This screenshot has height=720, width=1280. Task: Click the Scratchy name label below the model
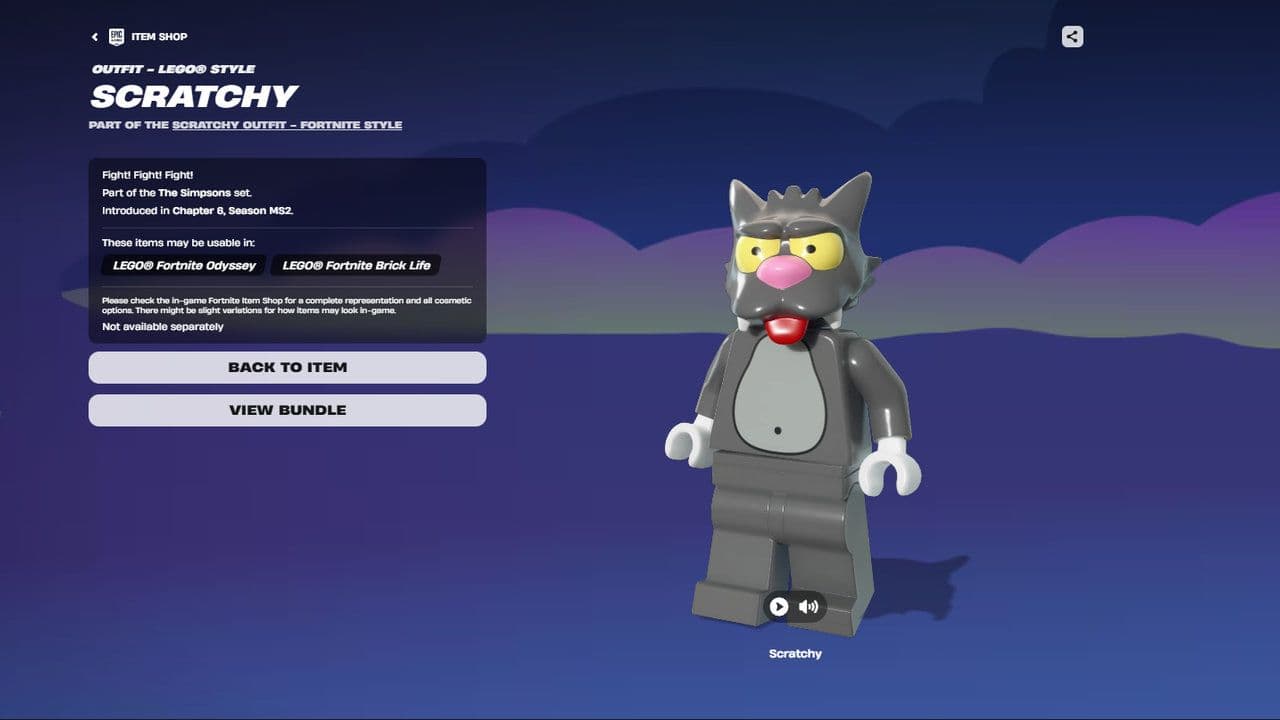[x=795, y=653]
